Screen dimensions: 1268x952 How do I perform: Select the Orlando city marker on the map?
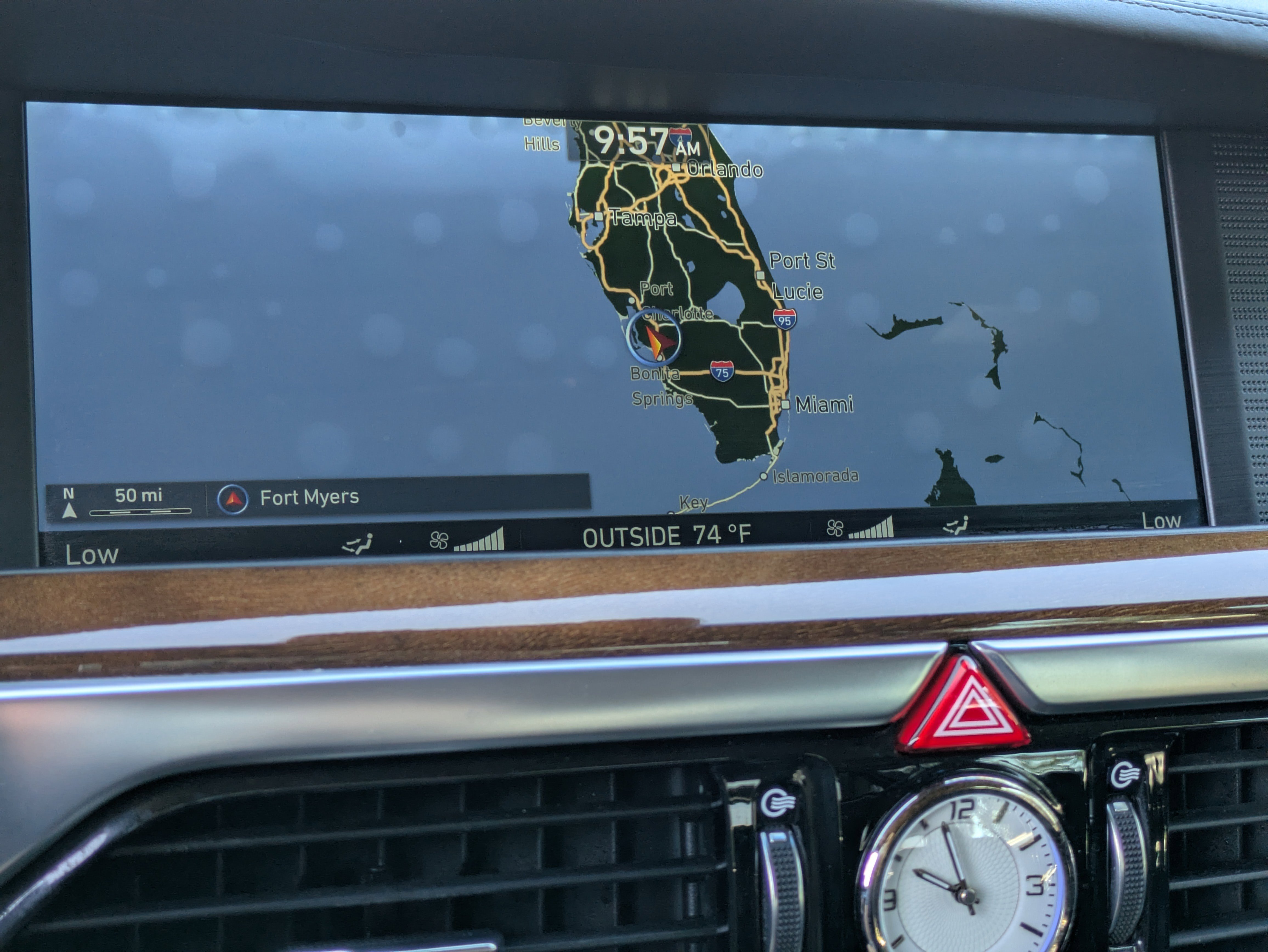(x=677, y=167)
